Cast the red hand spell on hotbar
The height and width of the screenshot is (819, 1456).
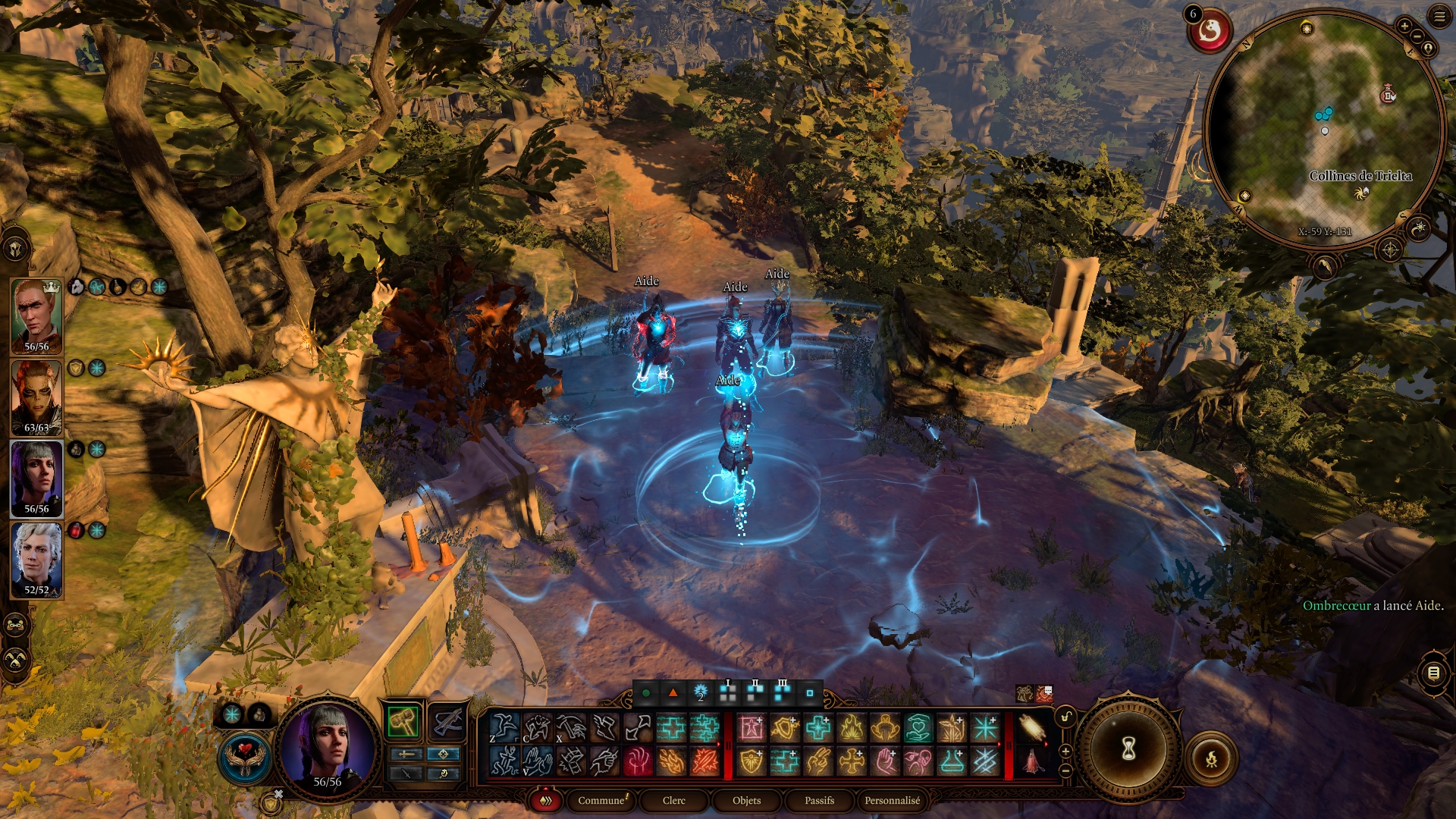click(x=638, y=761)
